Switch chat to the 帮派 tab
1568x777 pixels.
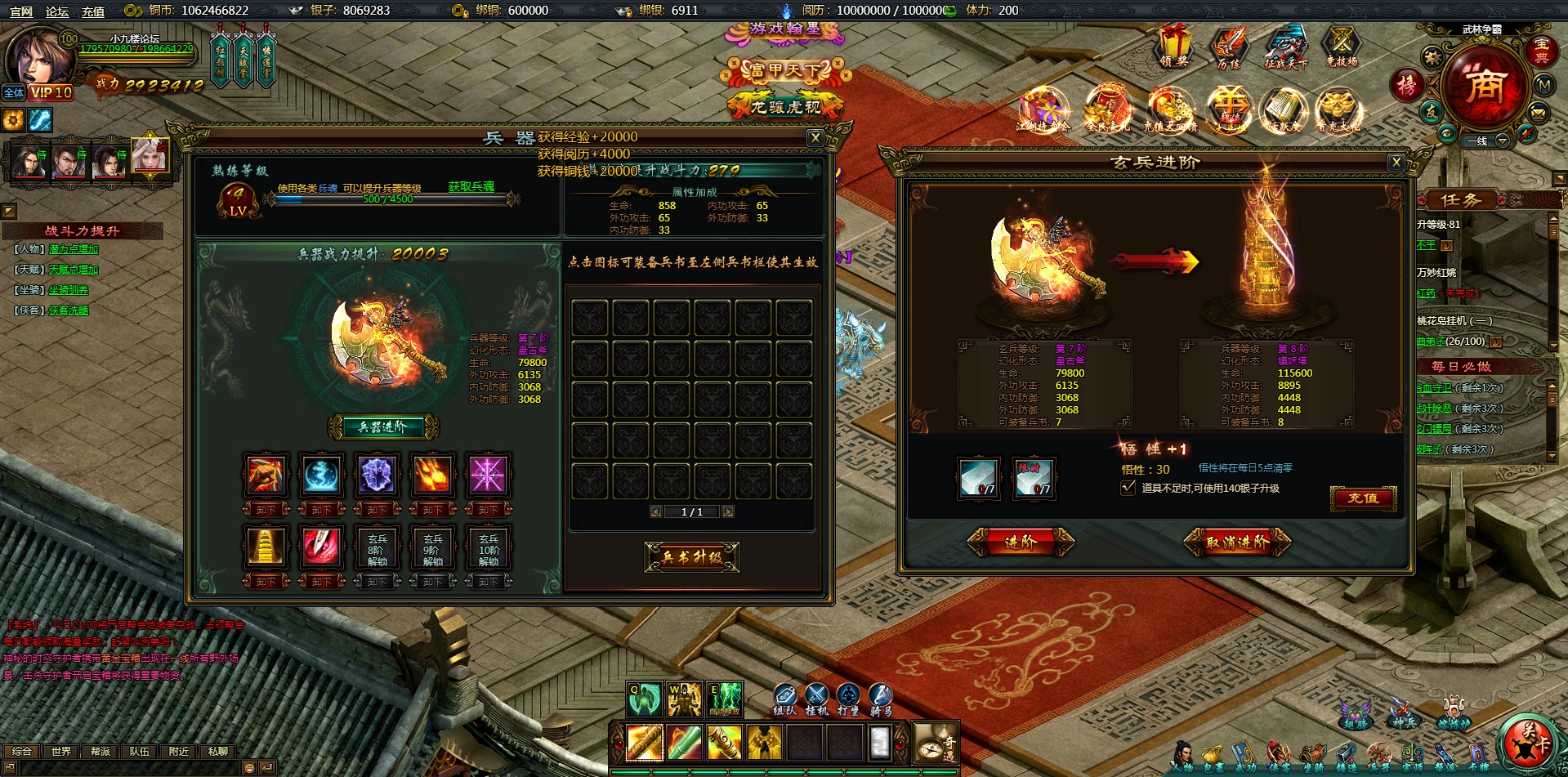tap(101, 752)
